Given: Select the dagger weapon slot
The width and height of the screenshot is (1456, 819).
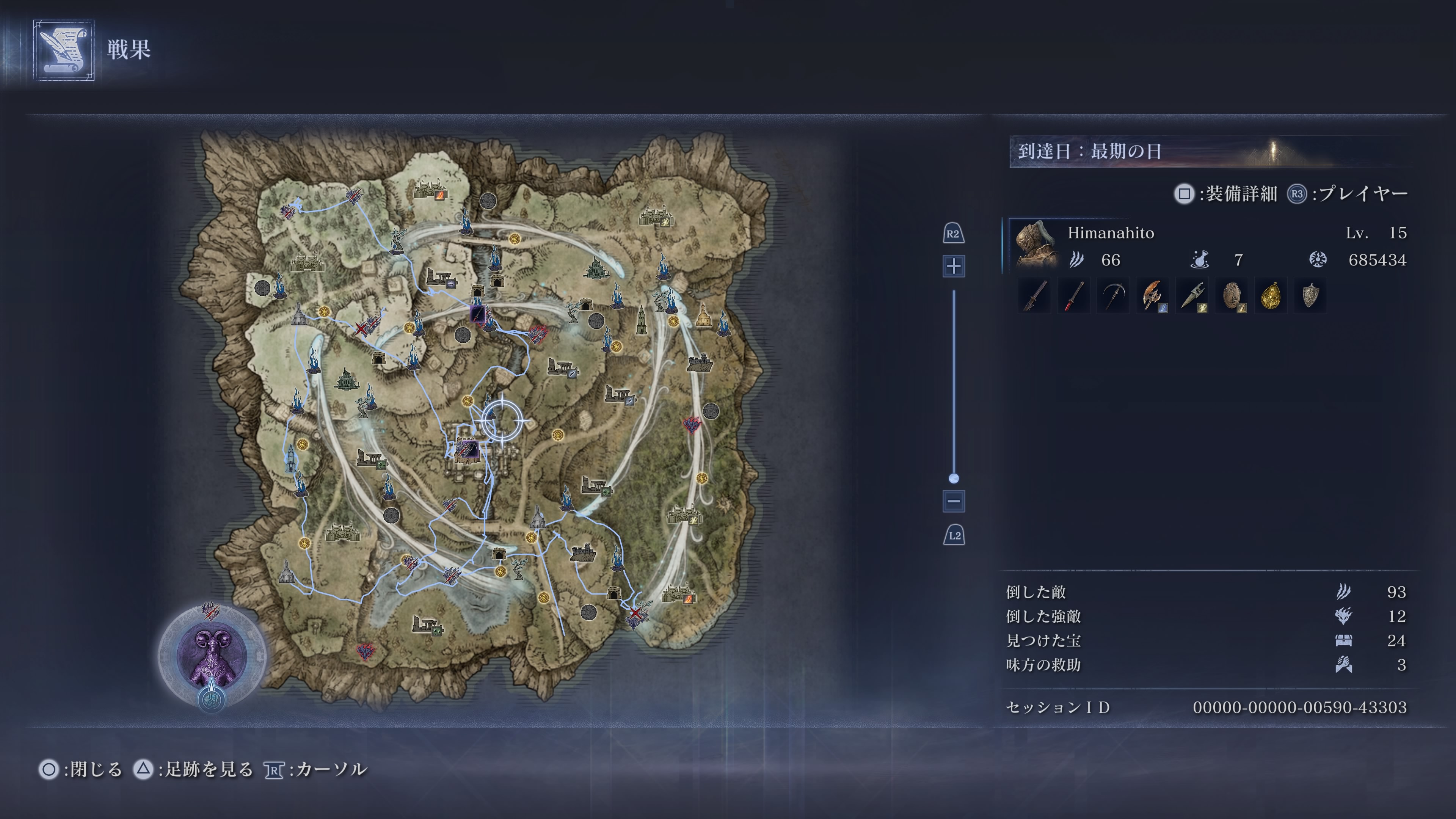Looking at the screenshot, I should pos(1192,296).
